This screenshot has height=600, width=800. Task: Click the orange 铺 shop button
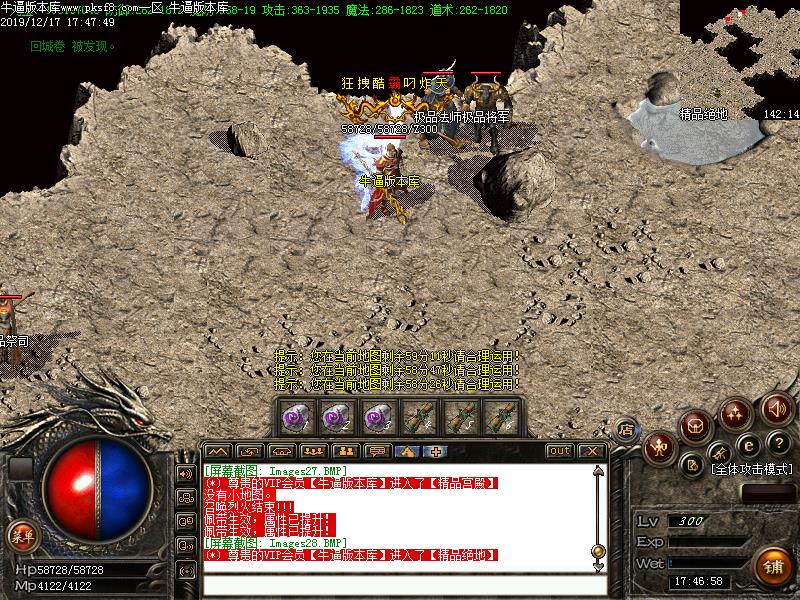pyautogui.click(x=770, y=567)
